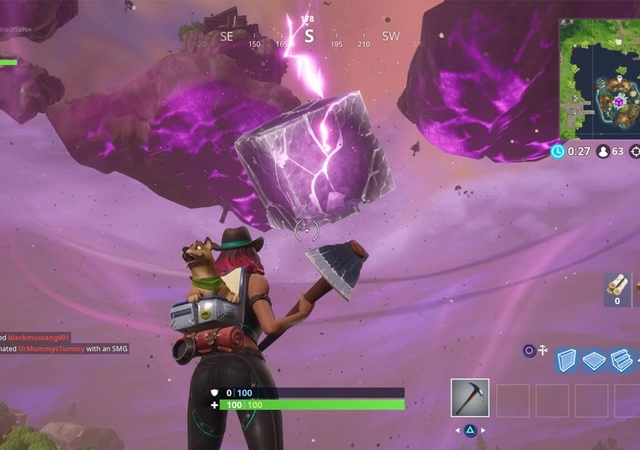Select the pickaxe hotbar slot
640x450 pixels.
(x=469, y=397)
